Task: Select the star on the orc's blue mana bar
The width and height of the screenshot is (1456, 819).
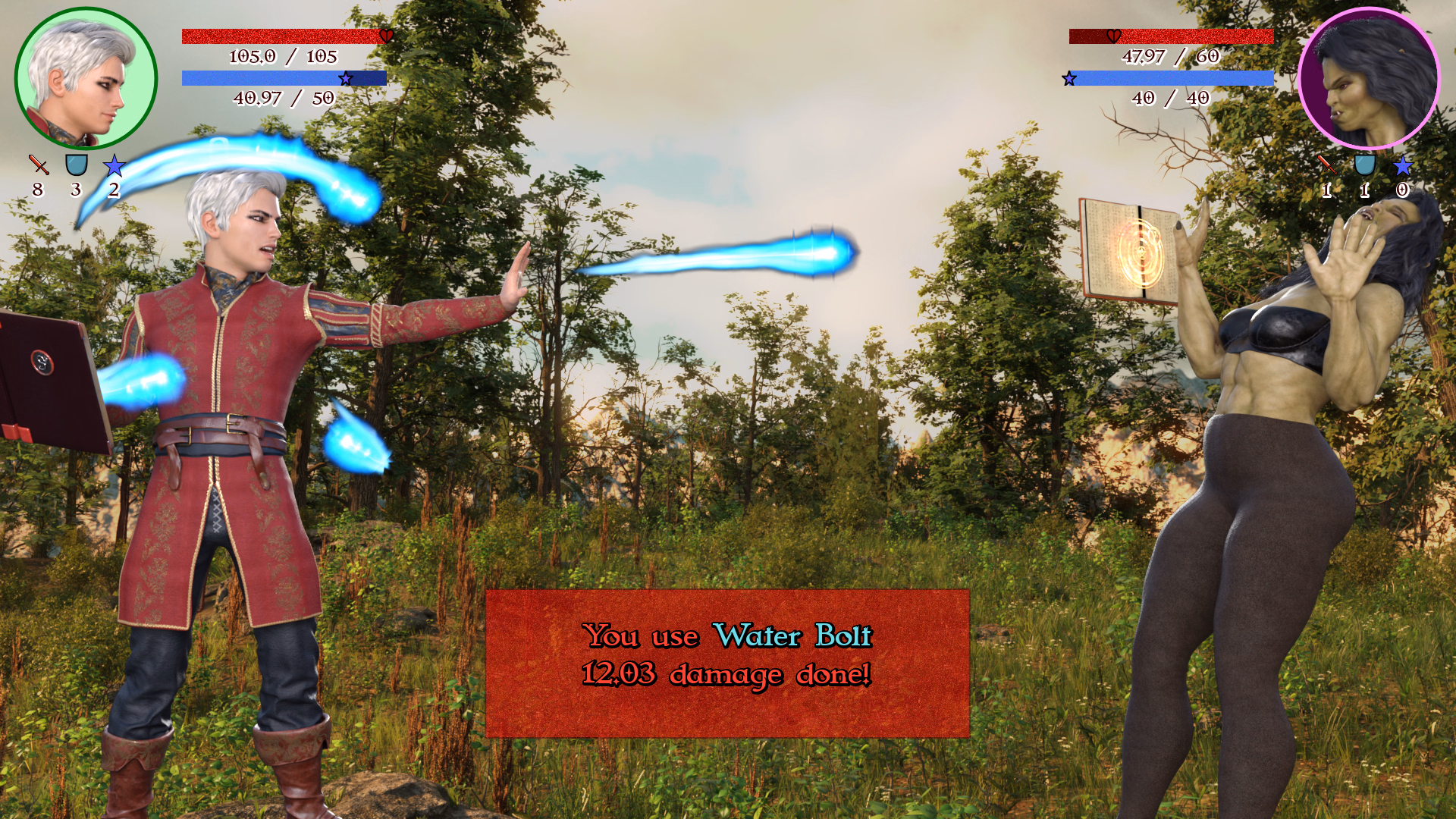Action: [x=1069, y=77]
